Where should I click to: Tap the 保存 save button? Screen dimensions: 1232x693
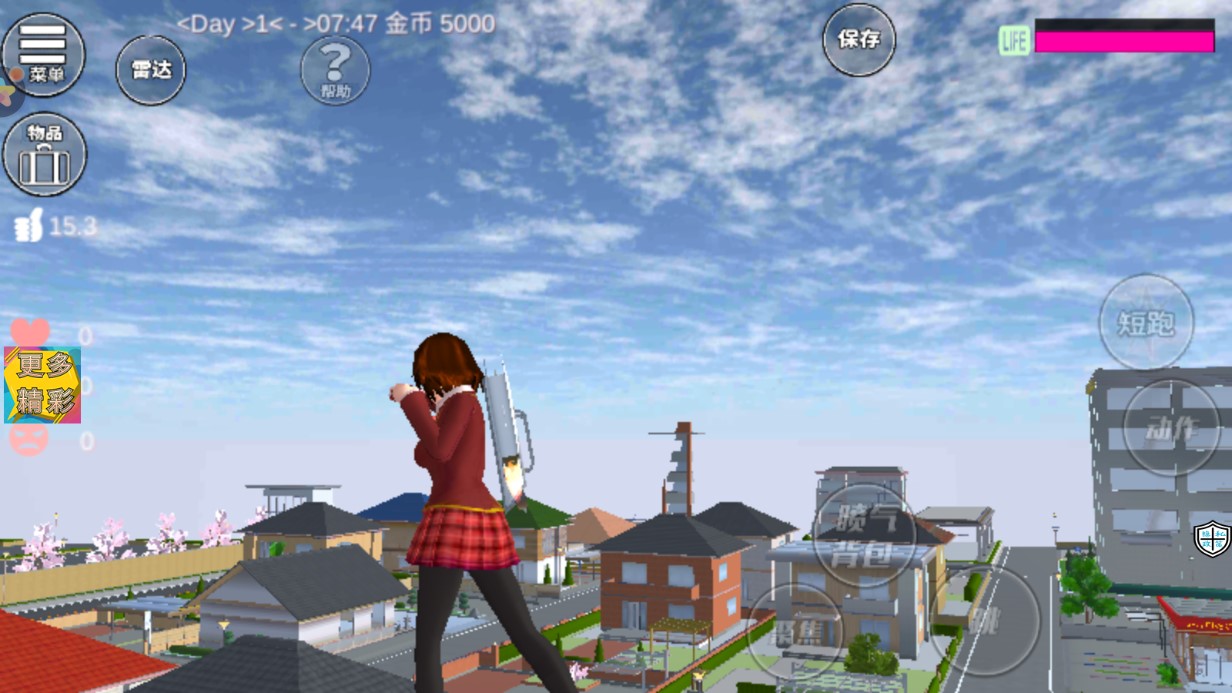[859, 40]
